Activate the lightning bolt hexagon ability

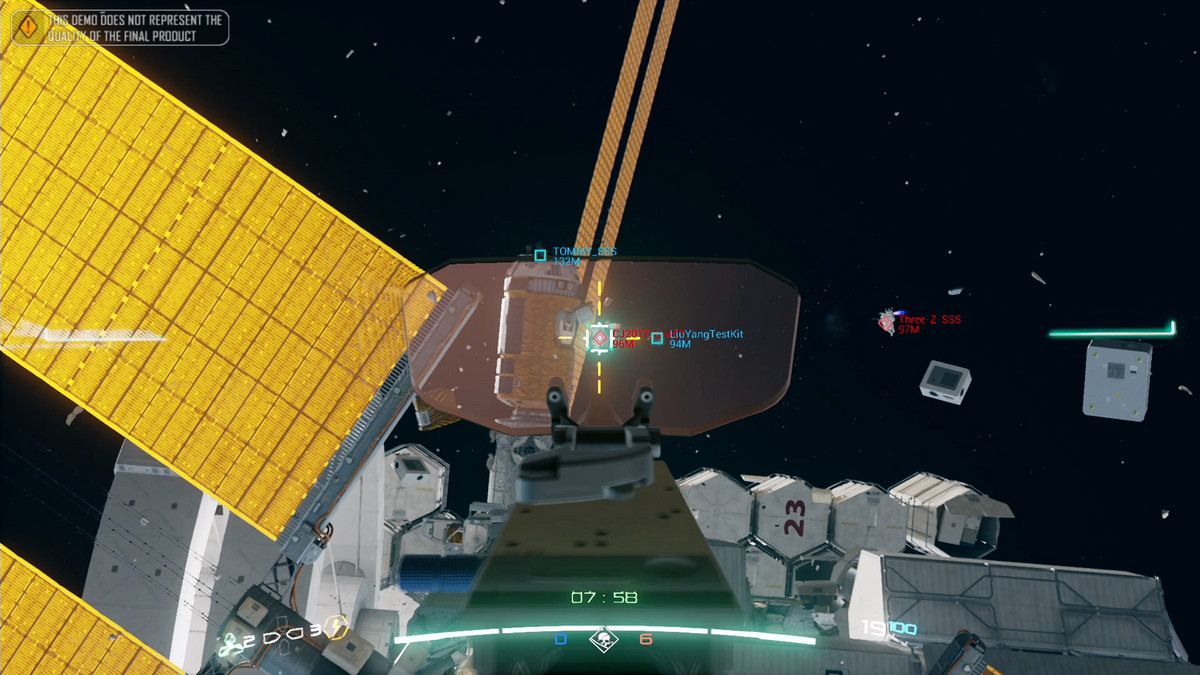pyautogui.click(x=337, y=628)
